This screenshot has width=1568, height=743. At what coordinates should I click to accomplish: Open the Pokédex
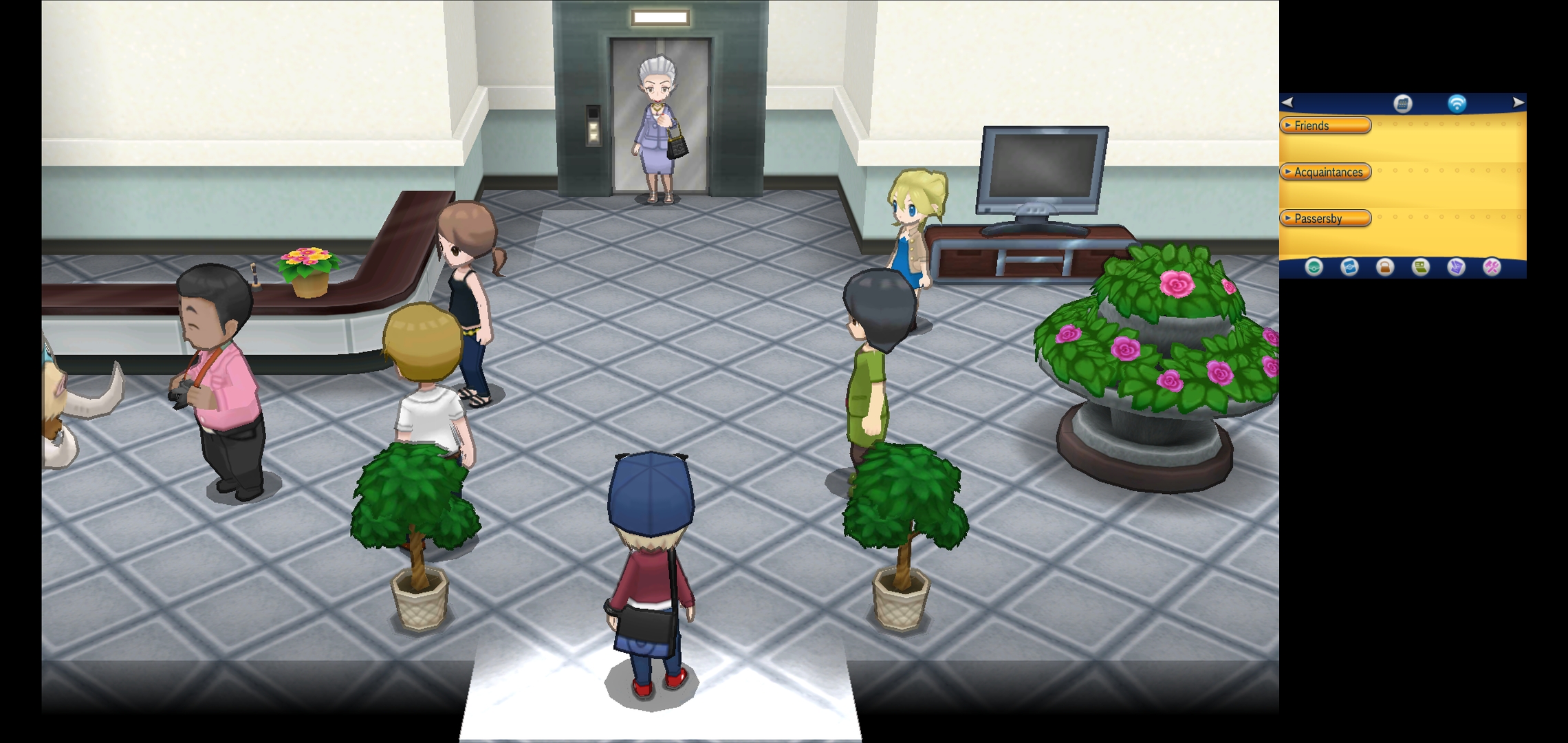[1349, 267]
